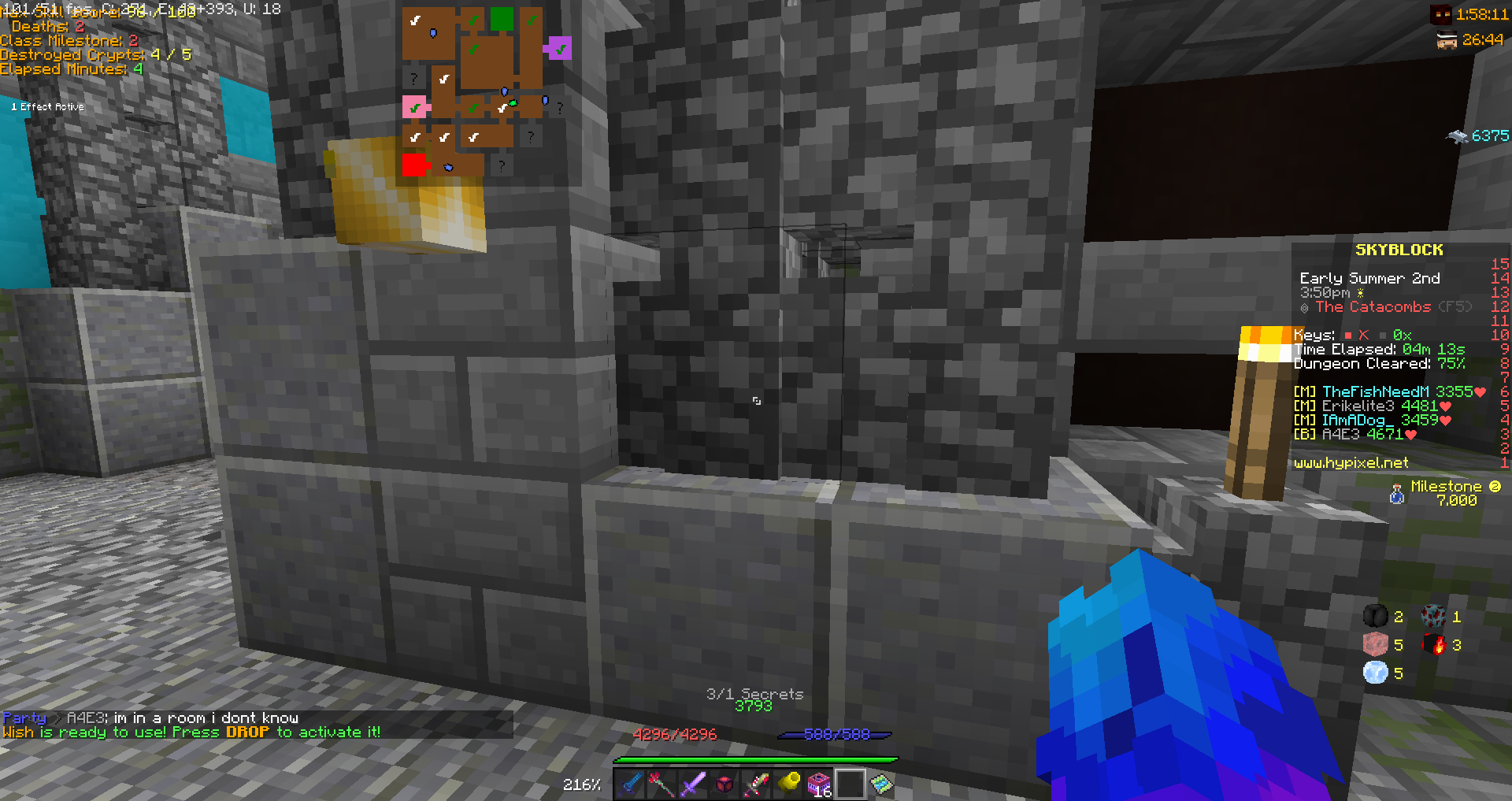The image size is (1512, 801).
Task: Select the blue sword in hotbar slot 1
Action: [630, 784]
